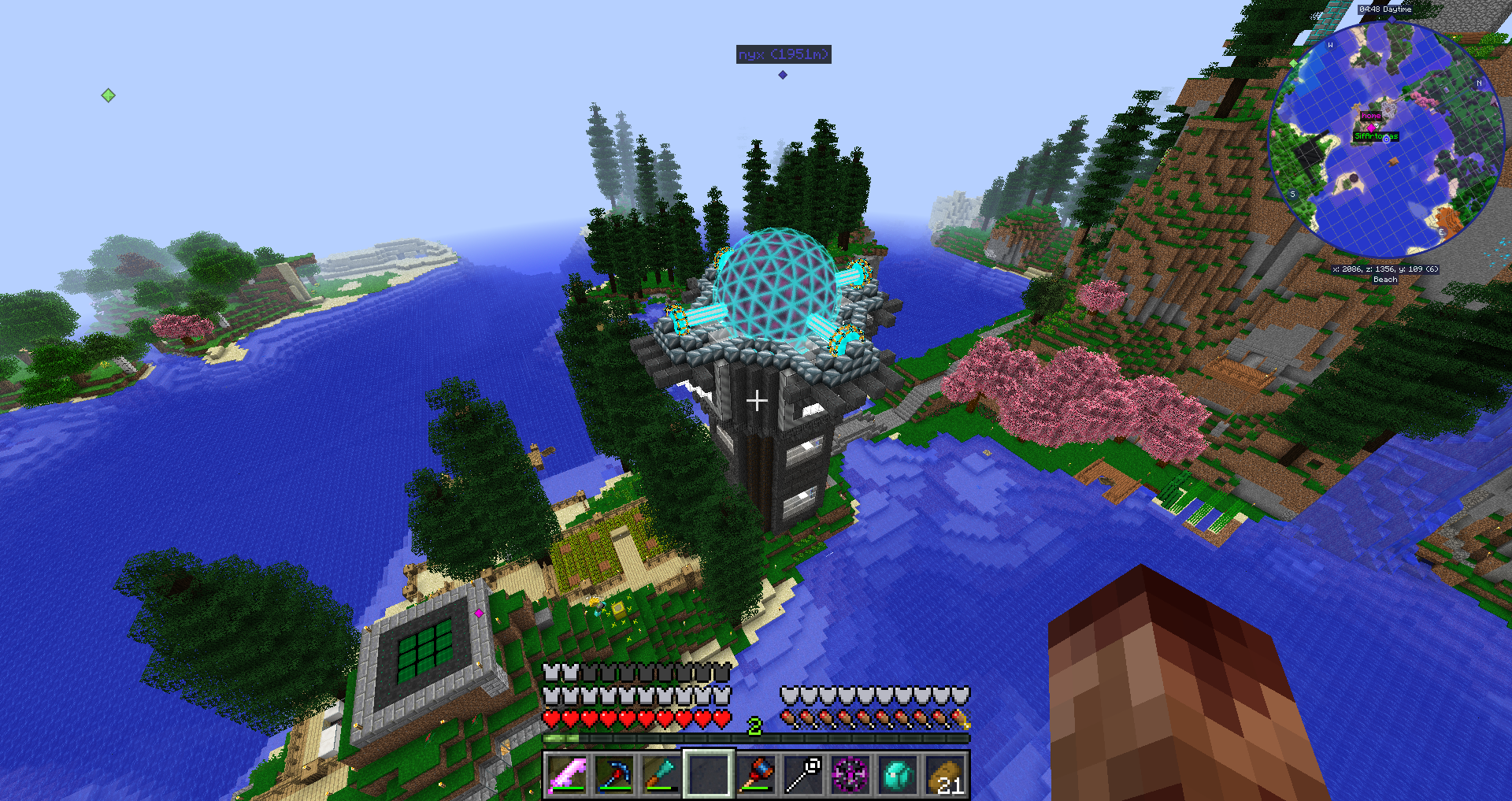Screen dimensions: 1512x801
Task: Select the blue pickaxe hotbar slot
Action: [x=614, y=774]
